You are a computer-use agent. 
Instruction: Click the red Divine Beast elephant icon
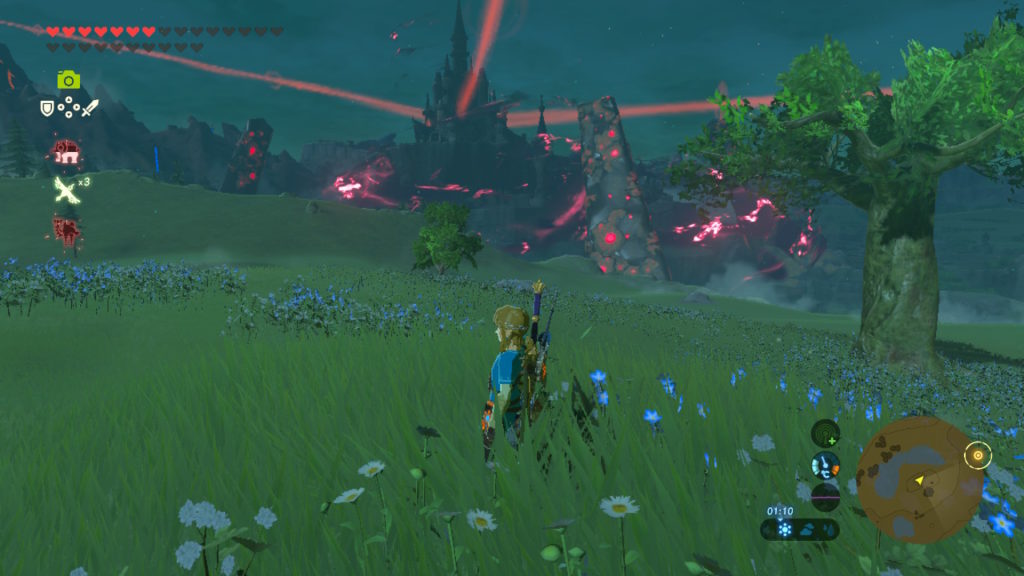[67, 151]
